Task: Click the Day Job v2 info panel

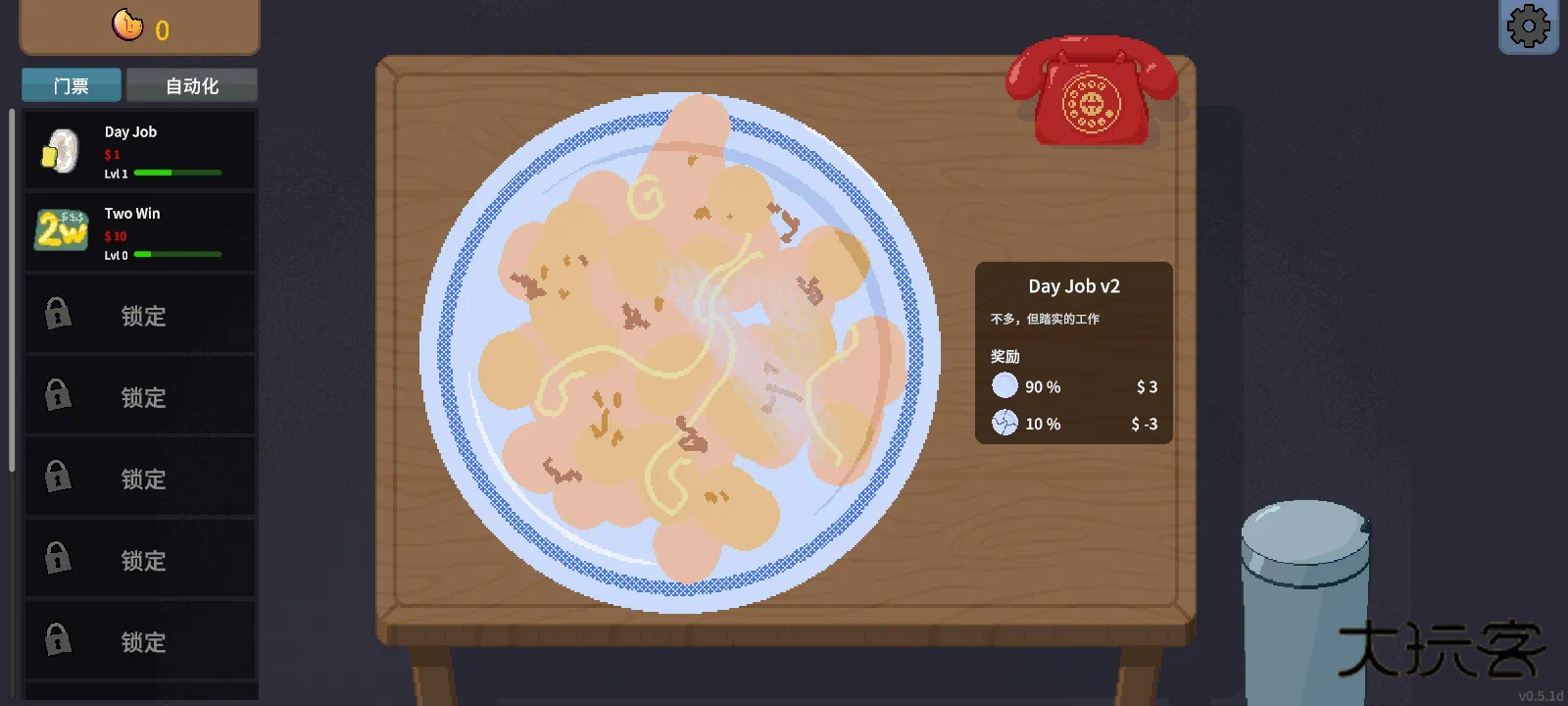Action: 1073,353
